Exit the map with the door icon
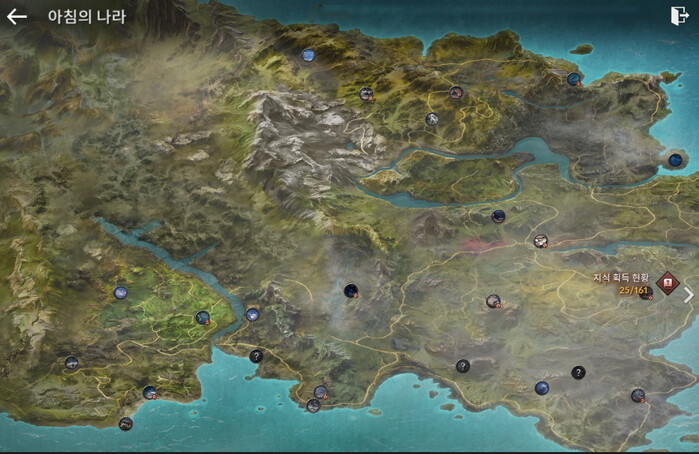Image resolution: width=699 pixels, height=454 pixels. tap(679, 16)
